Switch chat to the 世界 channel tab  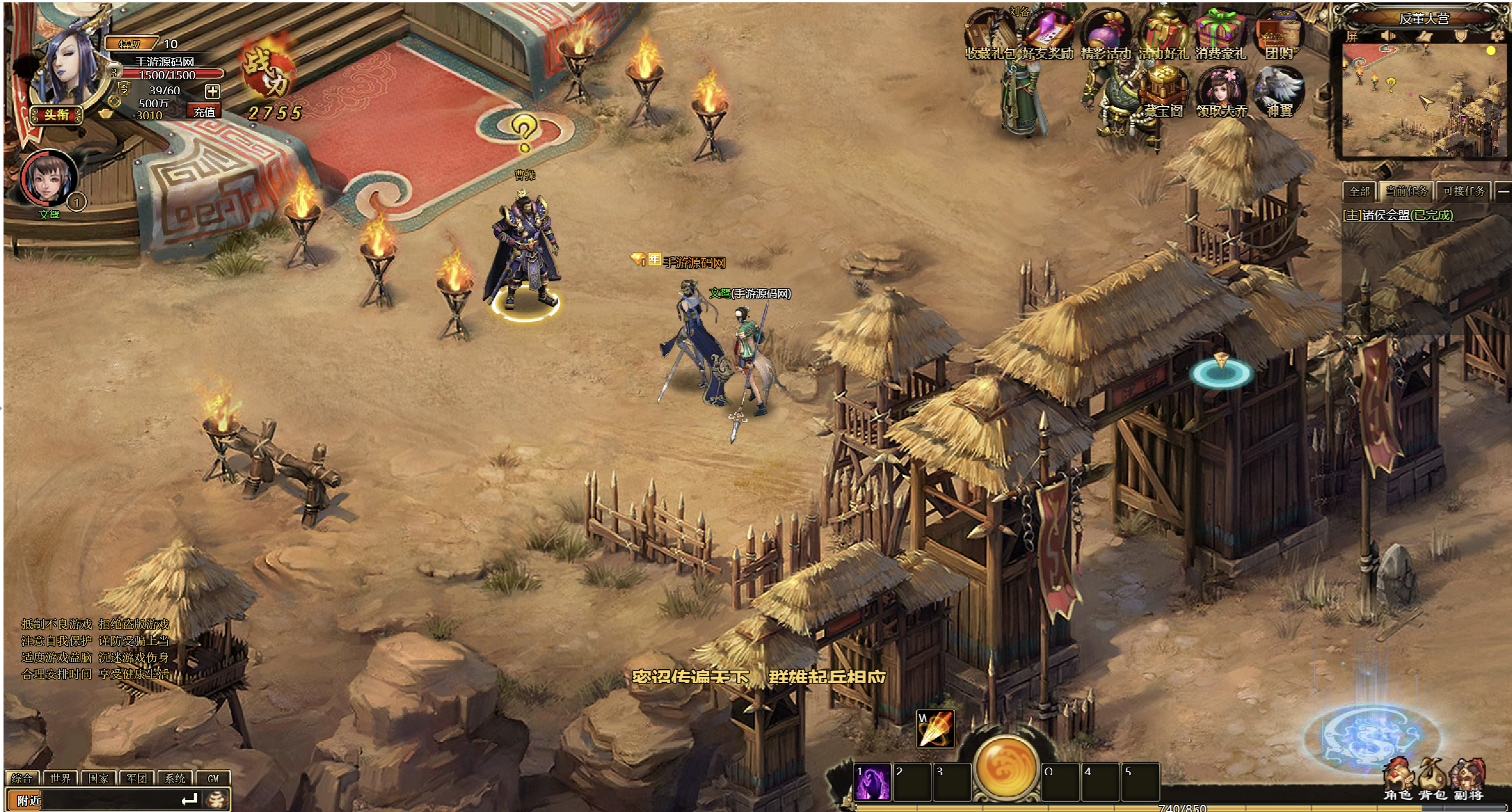pos(60,778)
